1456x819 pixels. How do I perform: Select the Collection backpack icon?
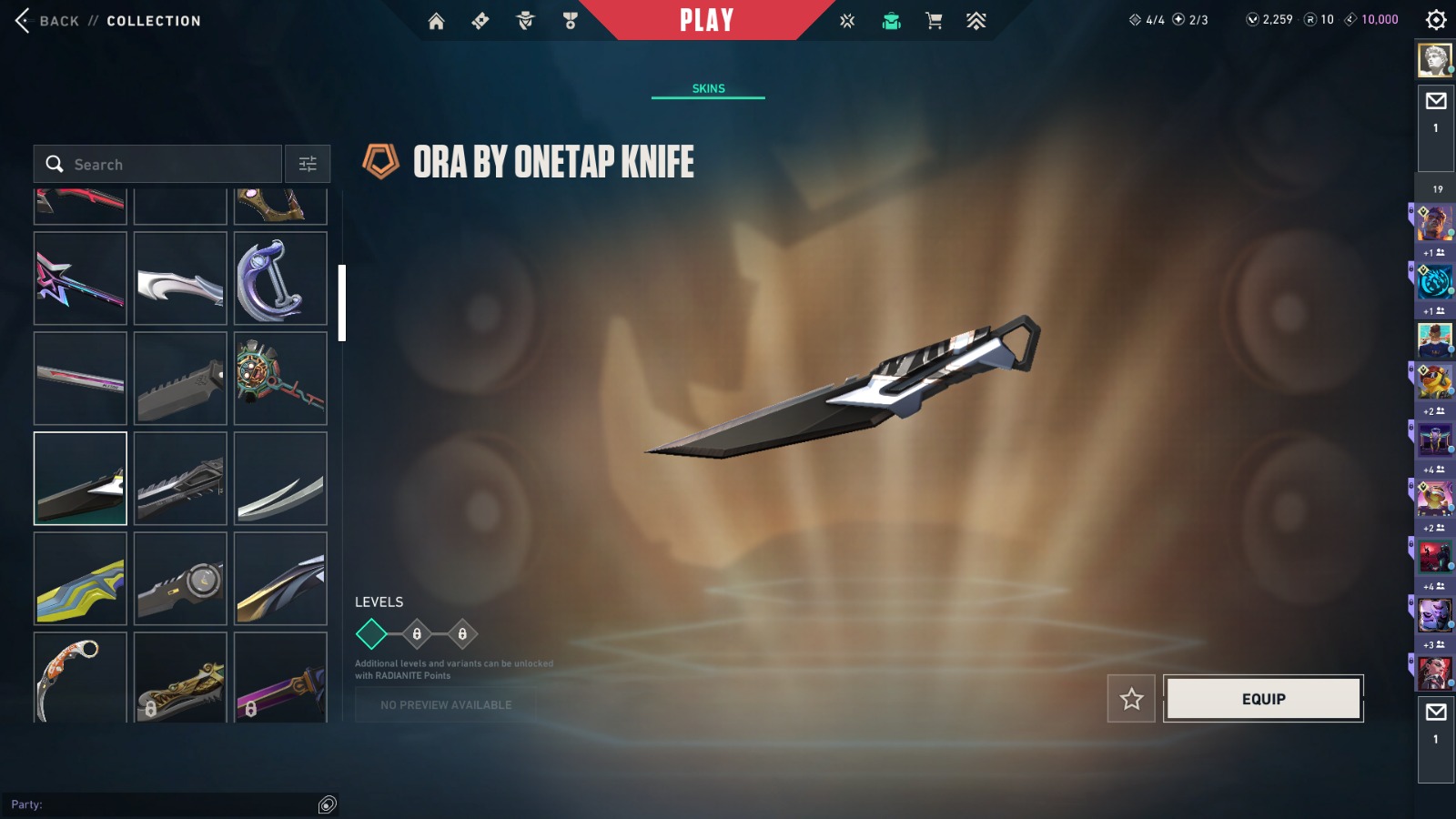pyautogui.click(x=892, y=20)
